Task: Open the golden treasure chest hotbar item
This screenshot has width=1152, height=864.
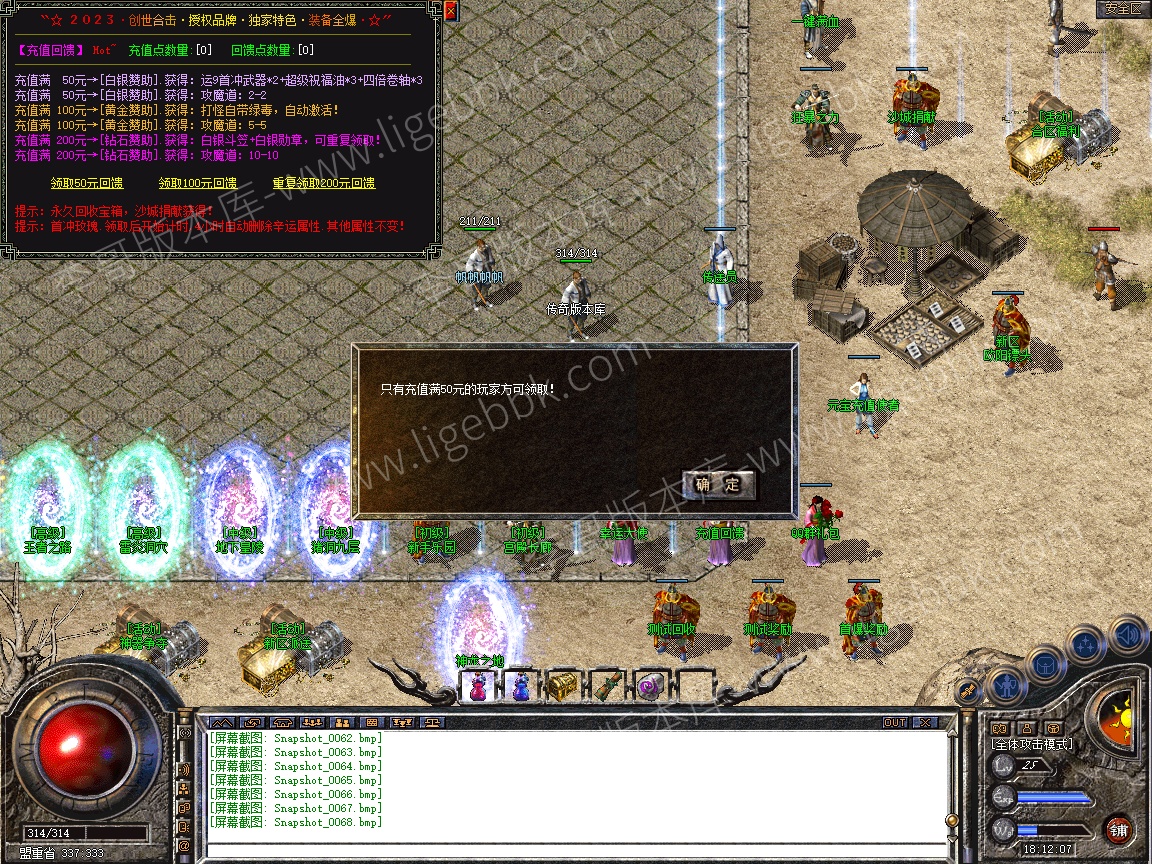Action: click(562, 686)
